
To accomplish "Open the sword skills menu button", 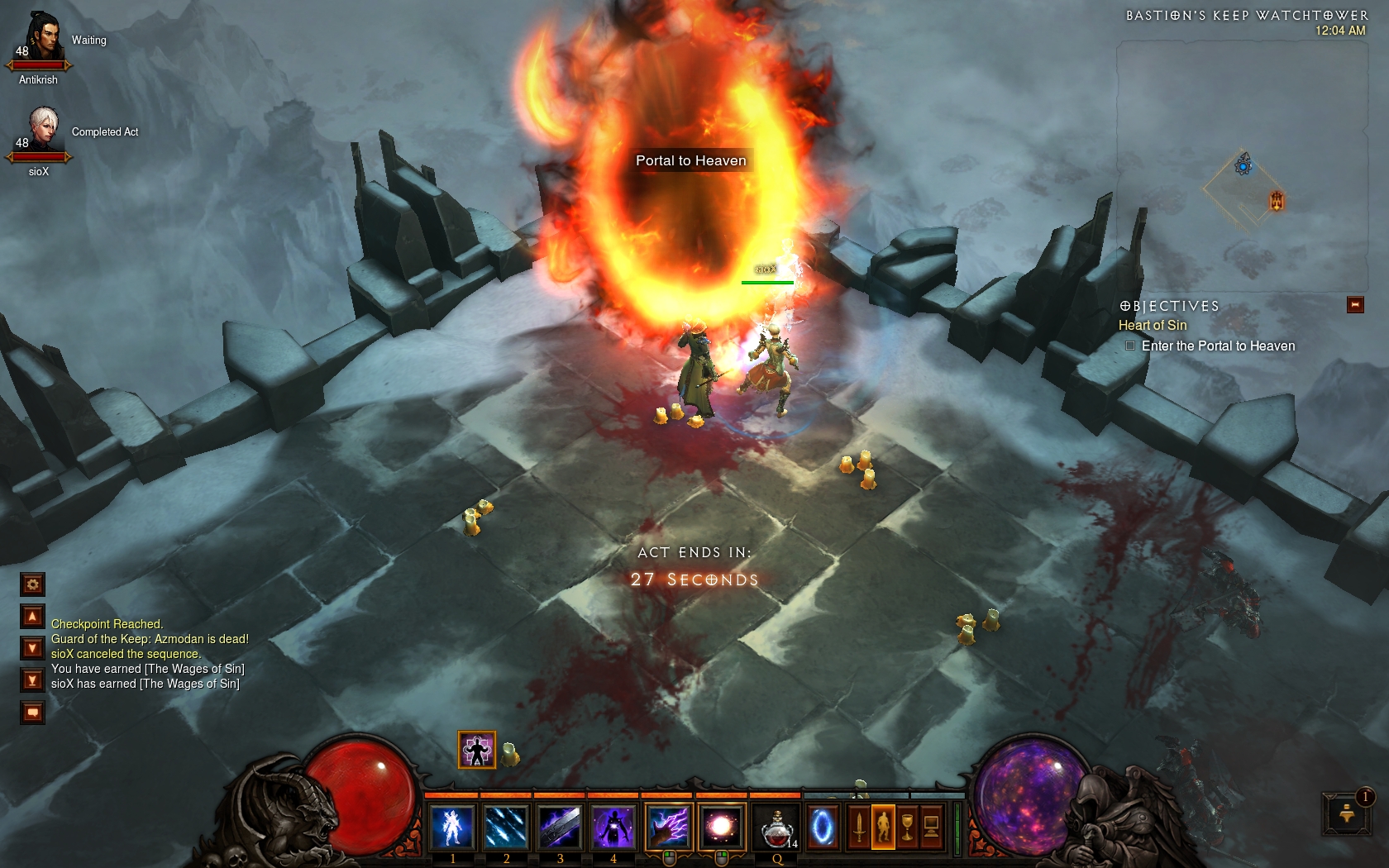I will point(859,827).
